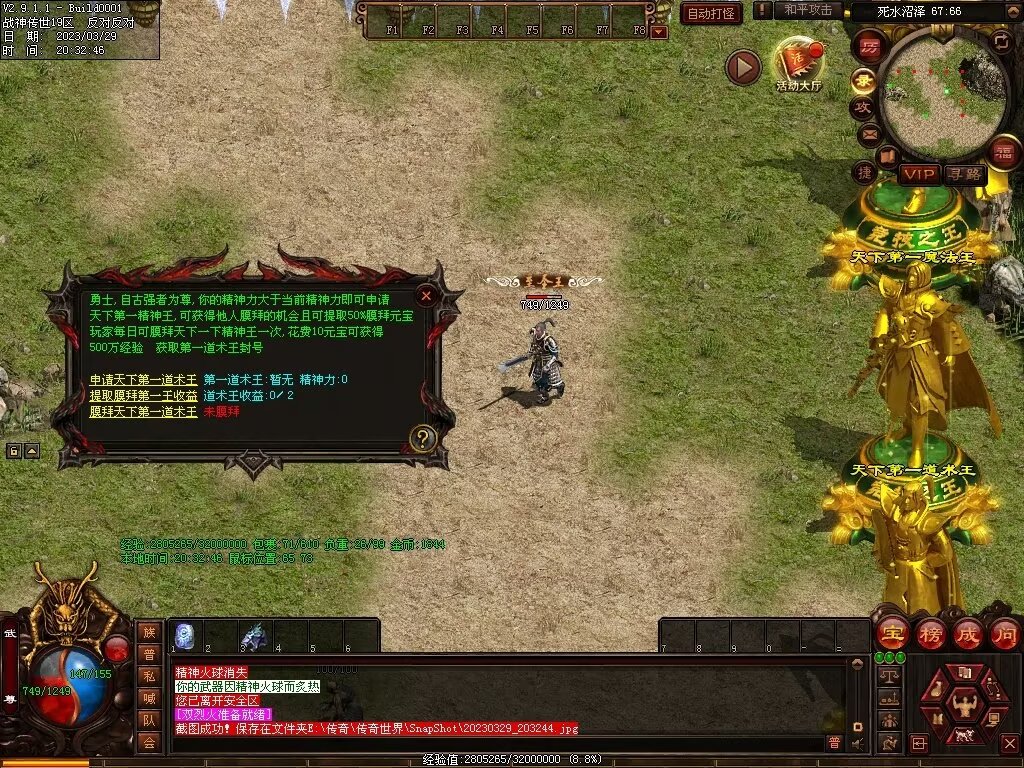Switch chat to 私 private channel
Screen dimensions: 1024x768
tap(149, 676)
